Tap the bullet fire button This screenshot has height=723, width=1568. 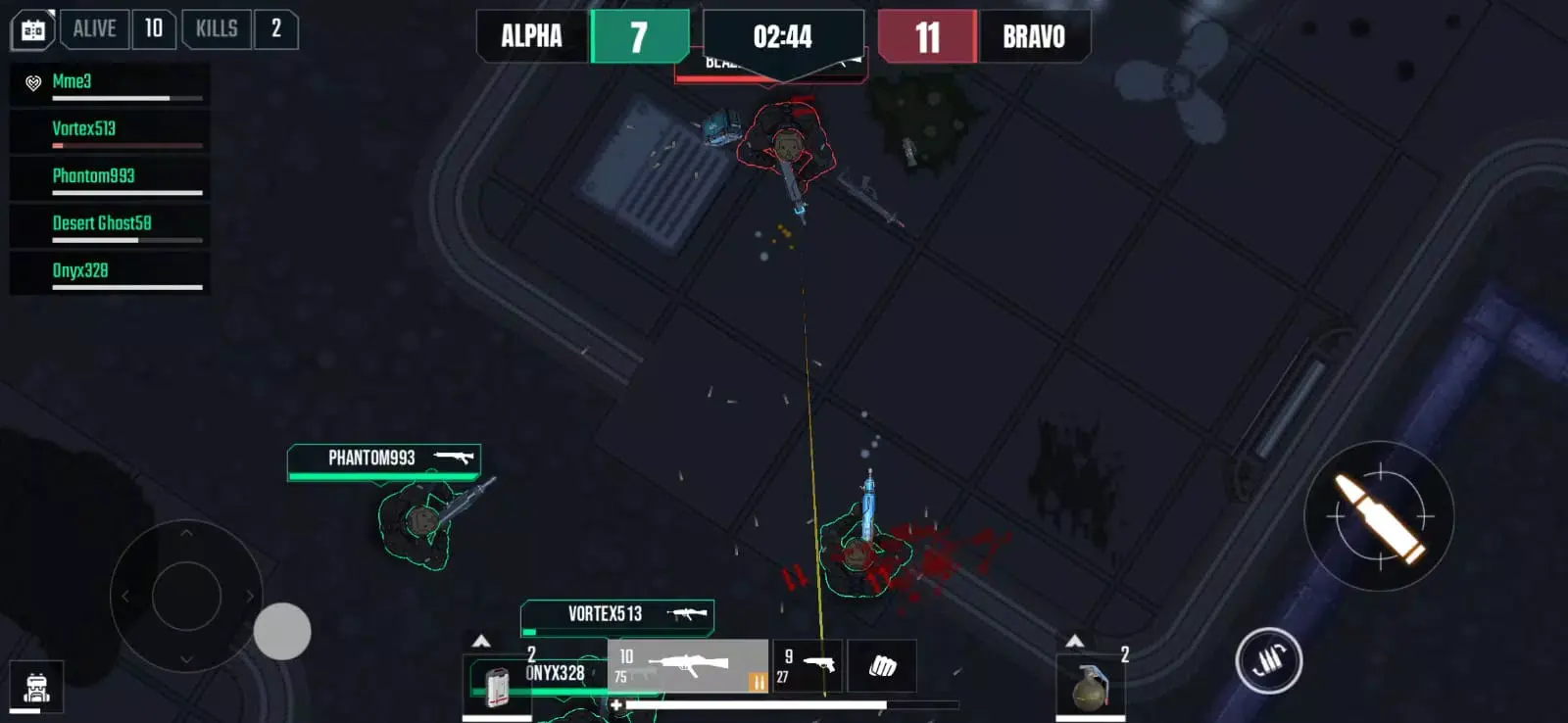coord(1379,516)
